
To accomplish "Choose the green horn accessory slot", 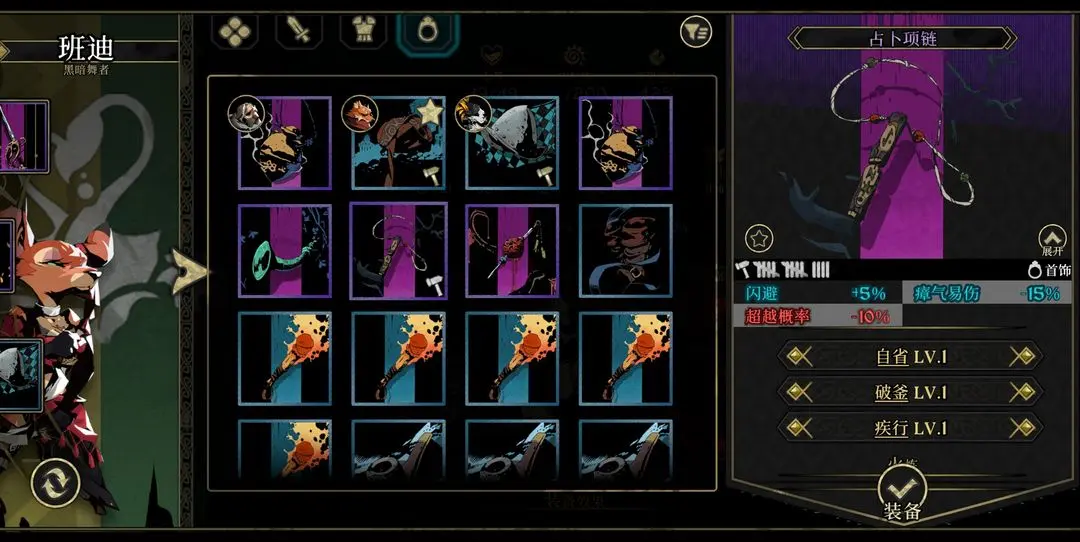I will (284, 251).
